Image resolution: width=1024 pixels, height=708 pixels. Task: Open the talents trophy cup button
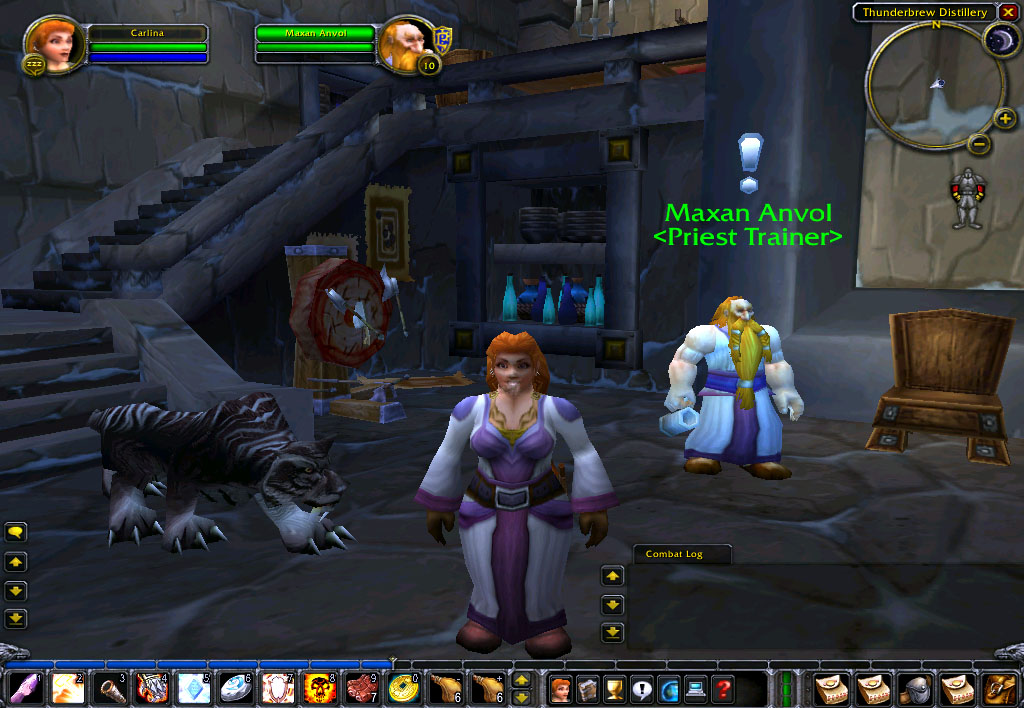pyautogui.click(x=614, y=689)
